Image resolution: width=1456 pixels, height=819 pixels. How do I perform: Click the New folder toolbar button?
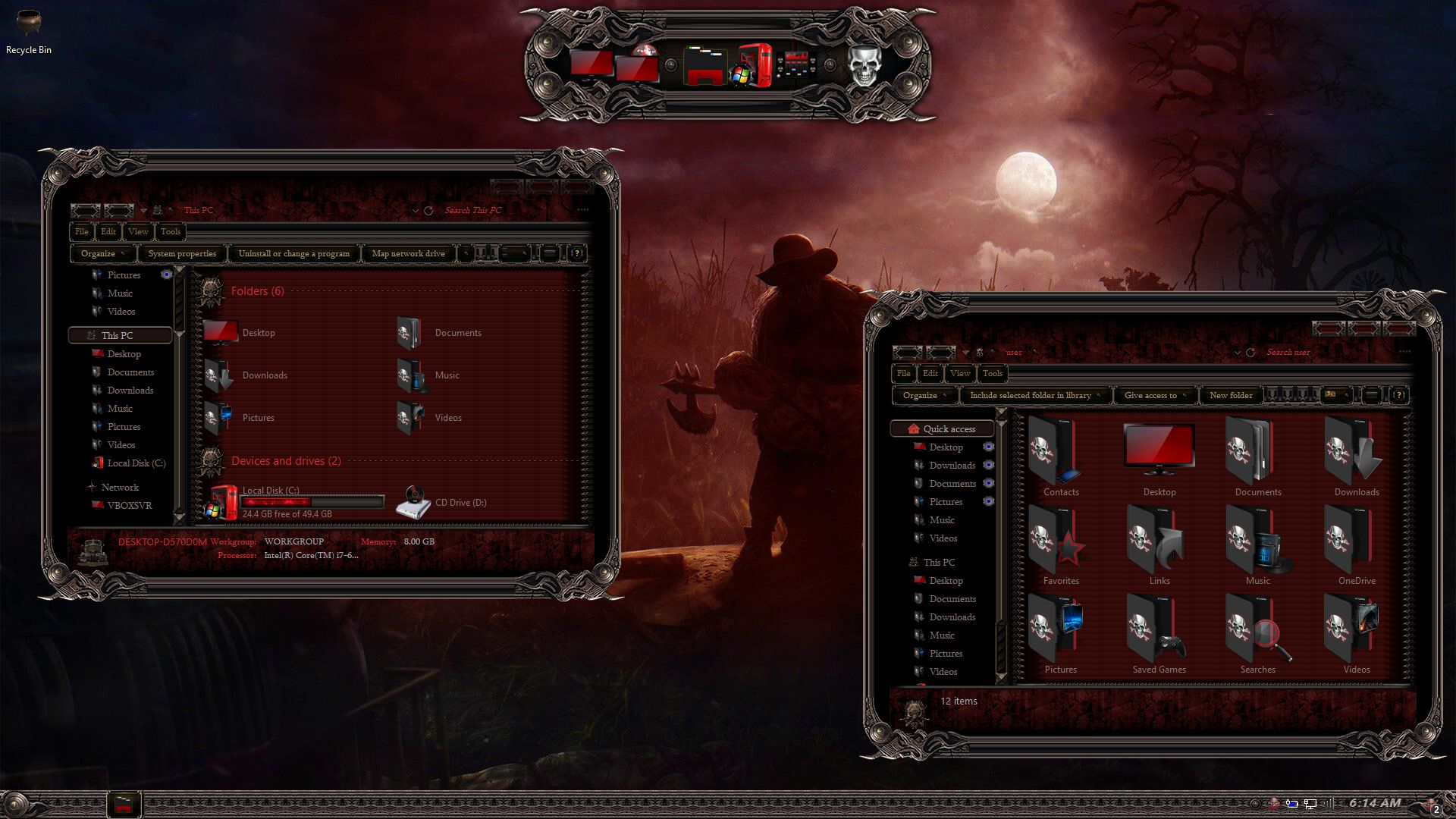point(1230,395)
